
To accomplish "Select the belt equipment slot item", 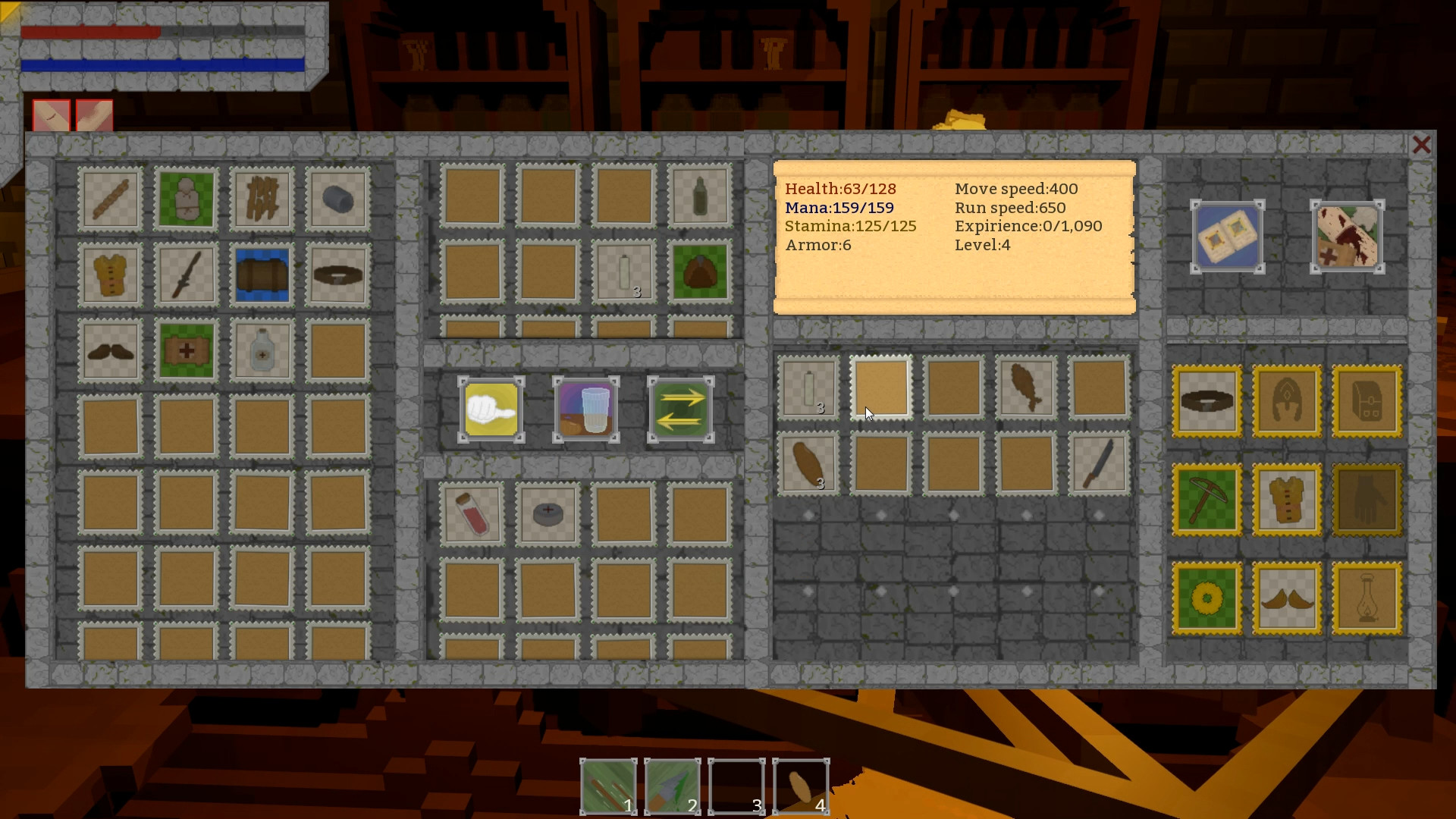I will coord(1208,400).
